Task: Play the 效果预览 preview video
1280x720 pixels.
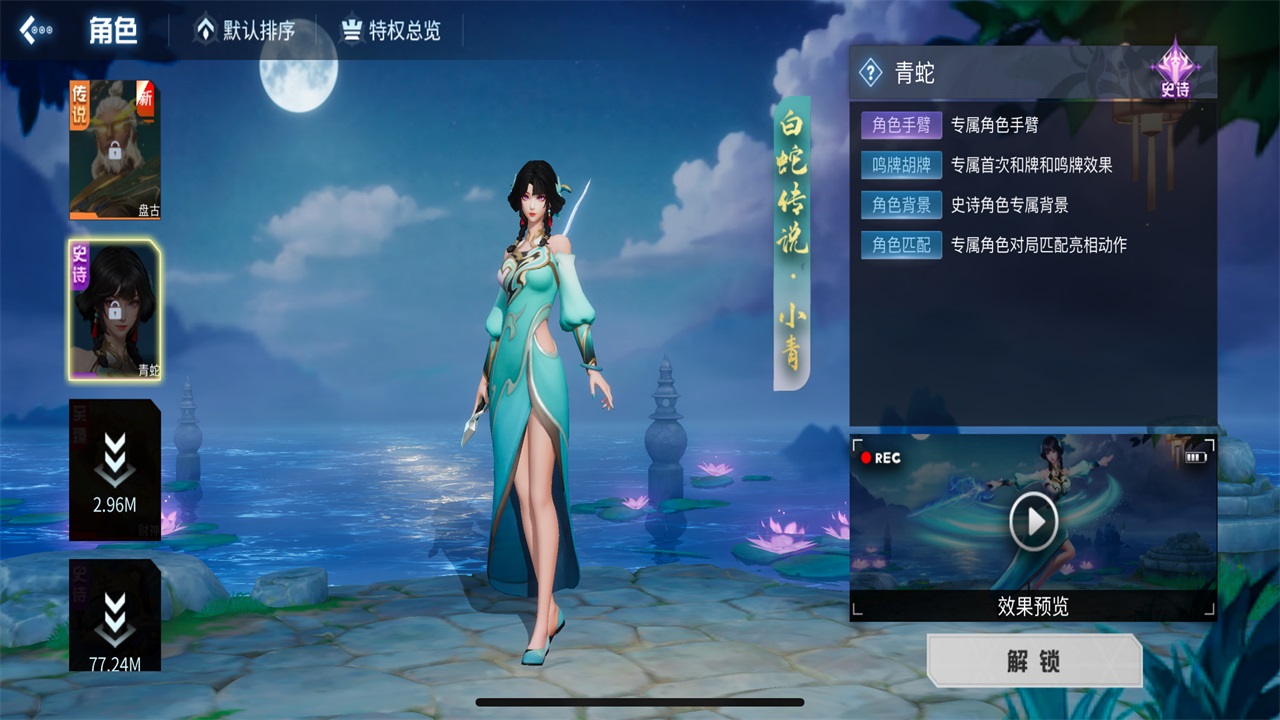Action: click(x=1033, y=520)
